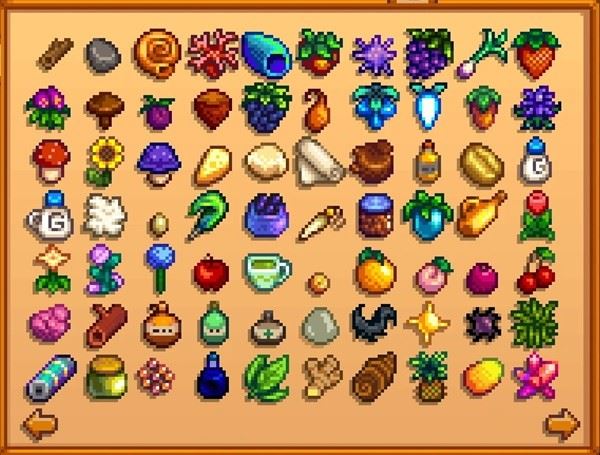Screen dimensions: 600x455
Task: Select the gray stone next to wood
Action: pos(102,53)
